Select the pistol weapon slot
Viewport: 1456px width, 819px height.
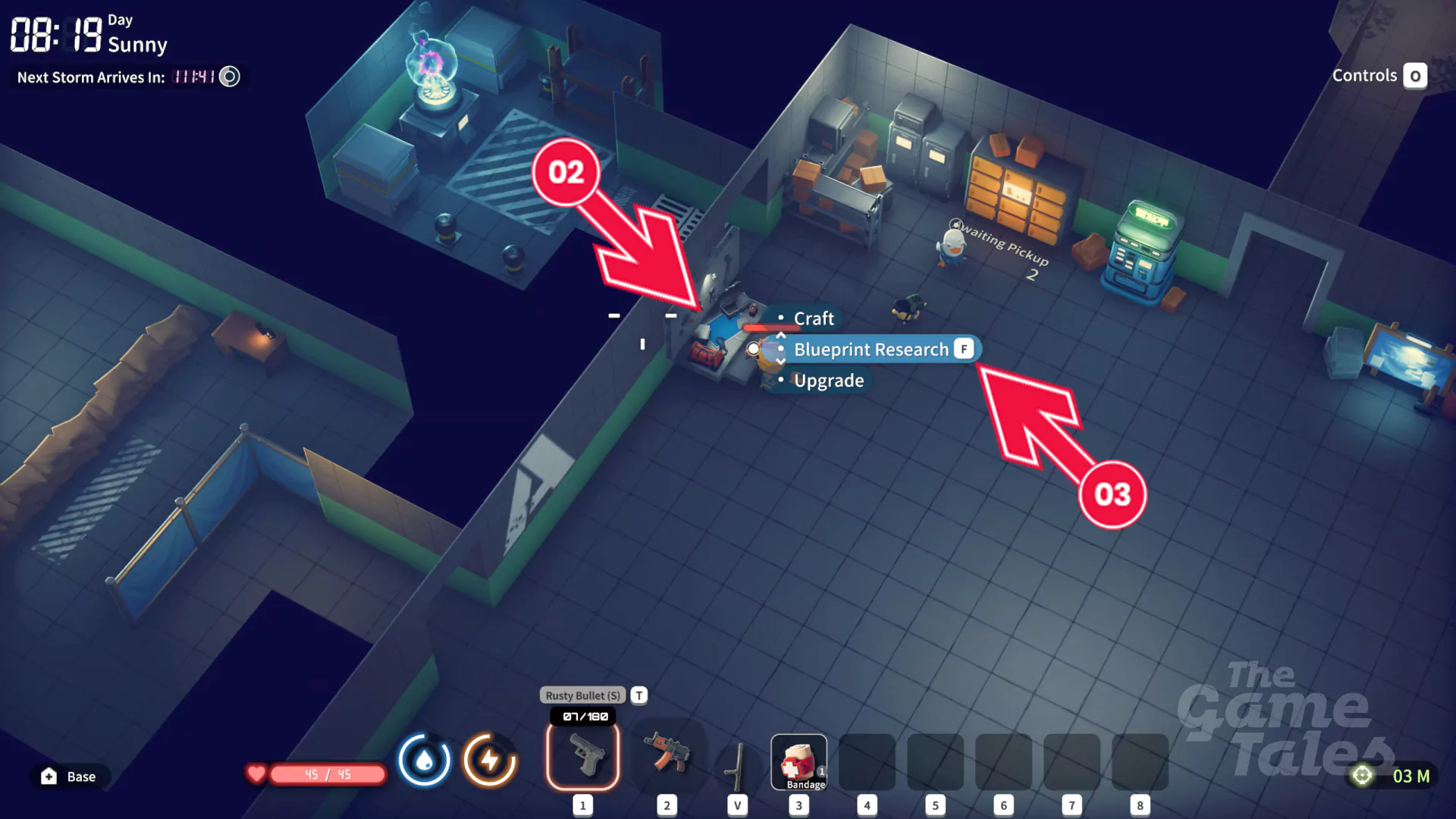(x=582, y=756)
